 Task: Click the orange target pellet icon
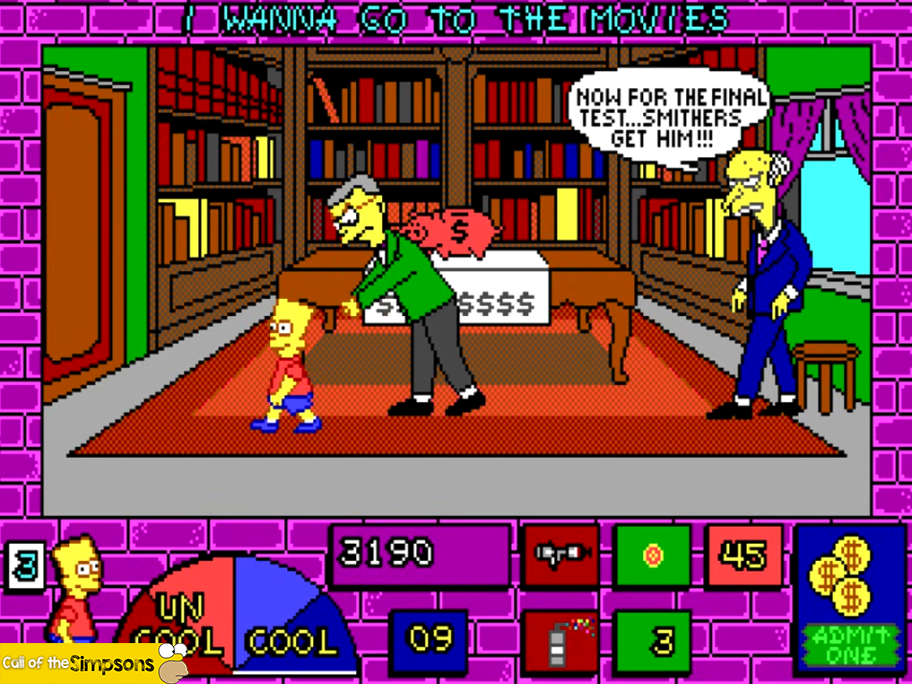click(x=653, y=555)
